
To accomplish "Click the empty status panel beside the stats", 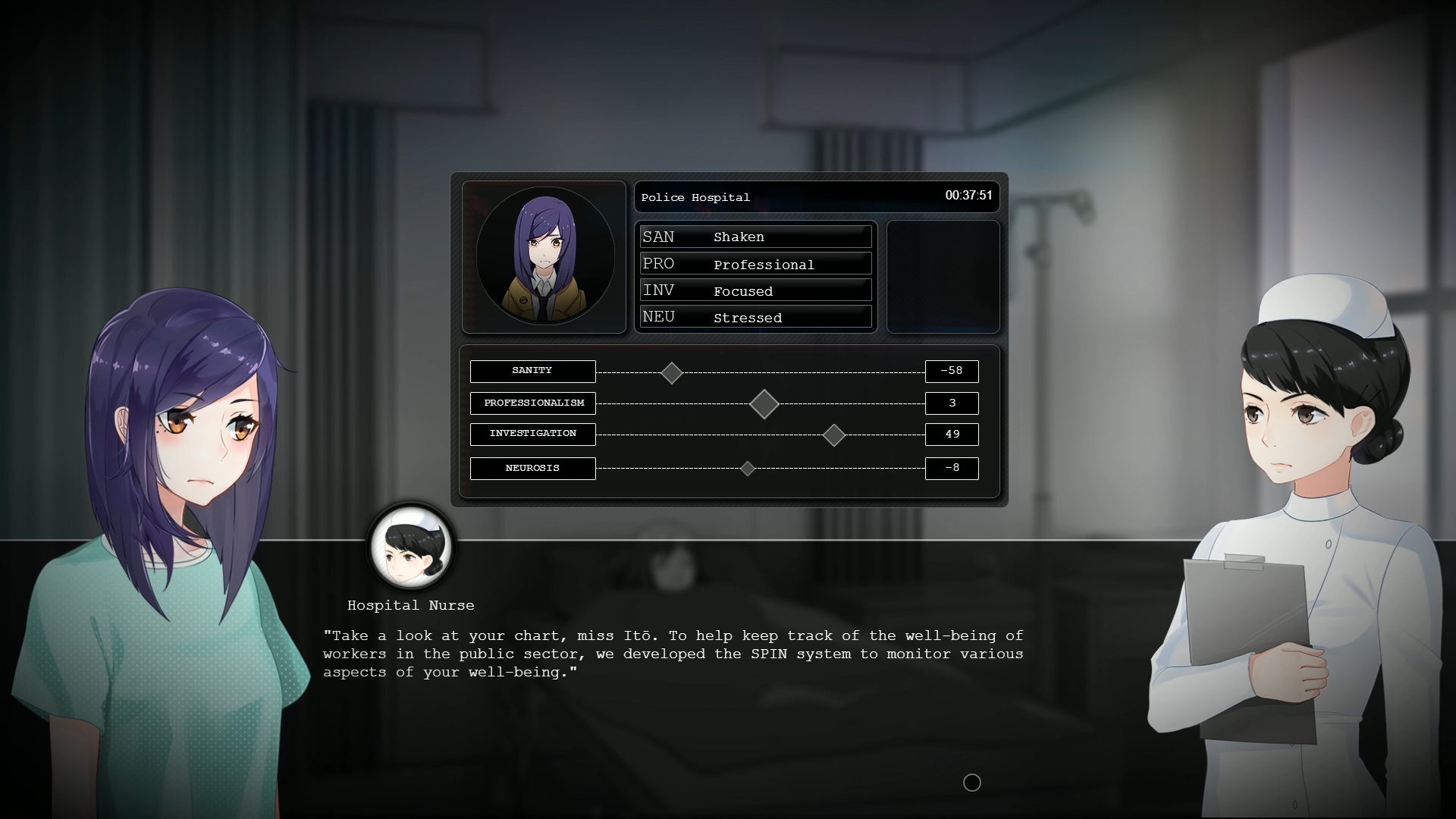I will (943, 277).
